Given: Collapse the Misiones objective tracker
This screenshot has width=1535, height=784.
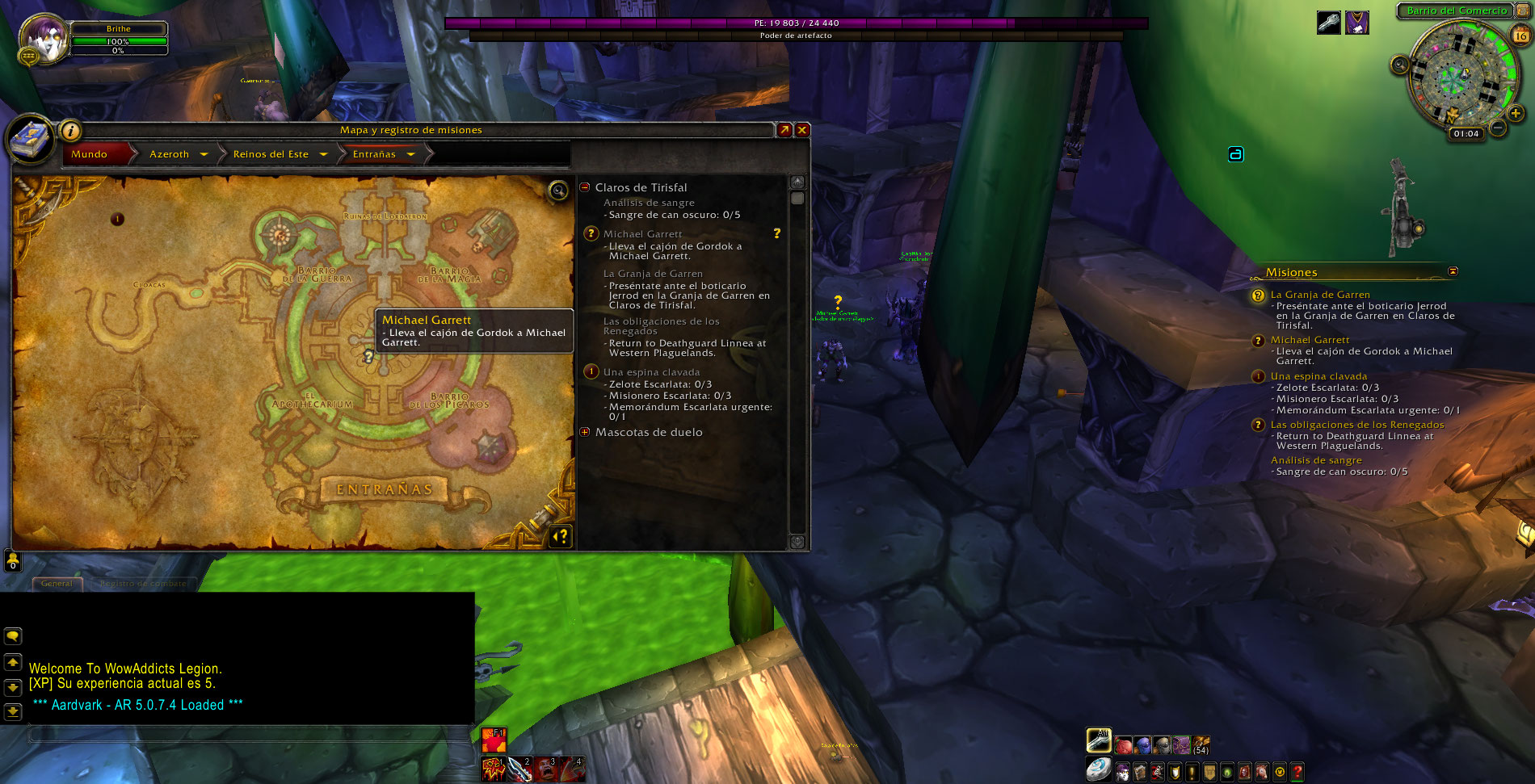Looking at the screenshot, I should coord(1453,271).
